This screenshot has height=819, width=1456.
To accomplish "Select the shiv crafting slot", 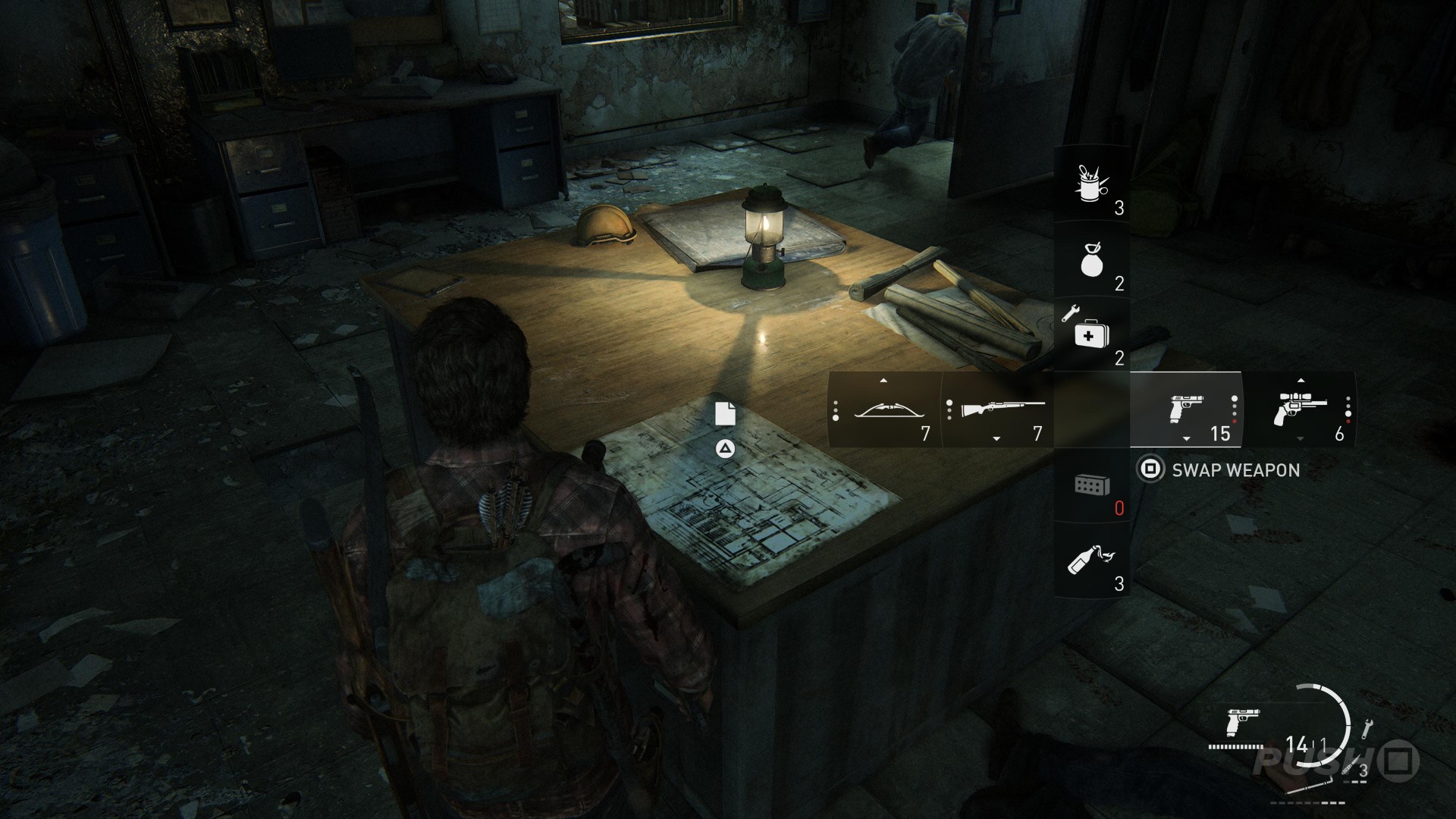I will [x=1092, y=184].
